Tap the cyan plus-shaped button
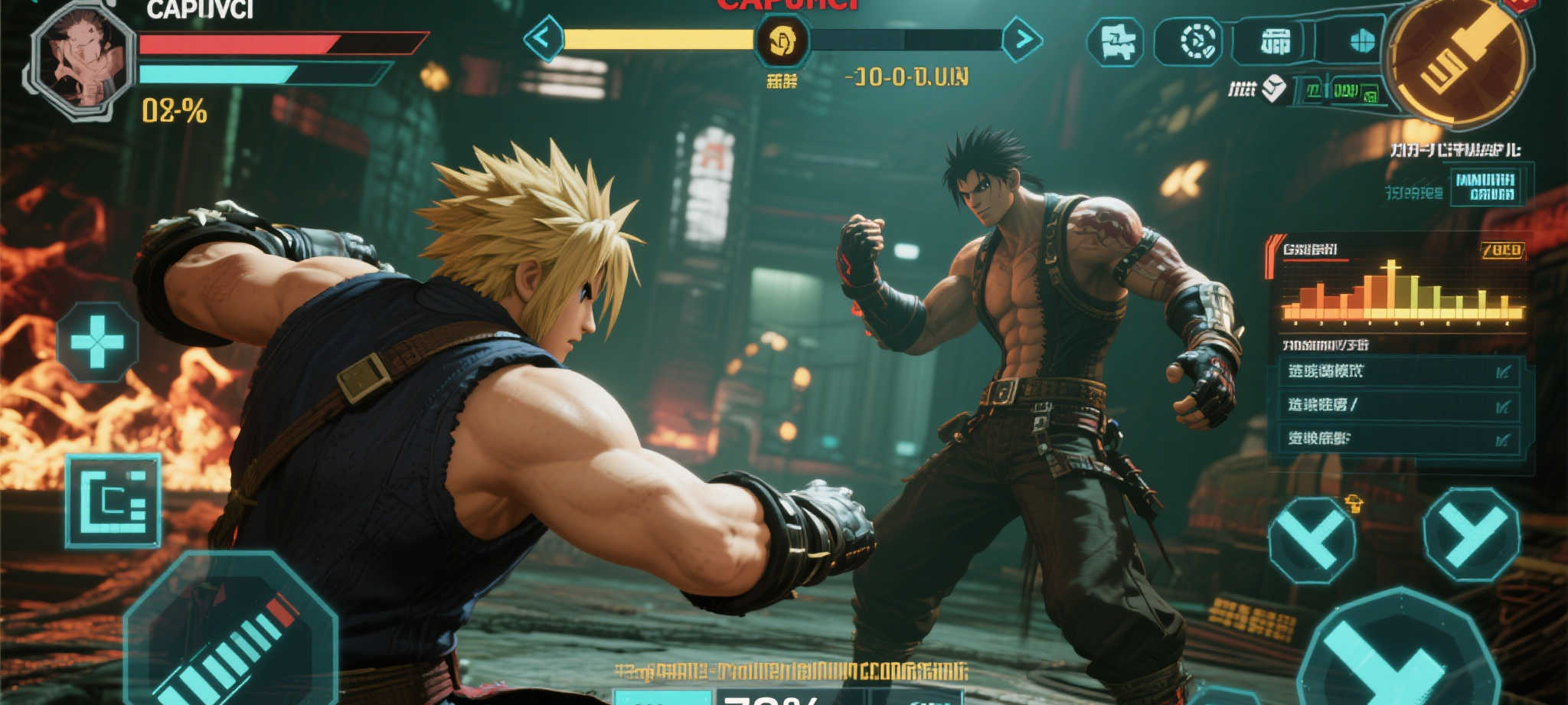This screenshot has height=705, width=1568. point(97,341)
